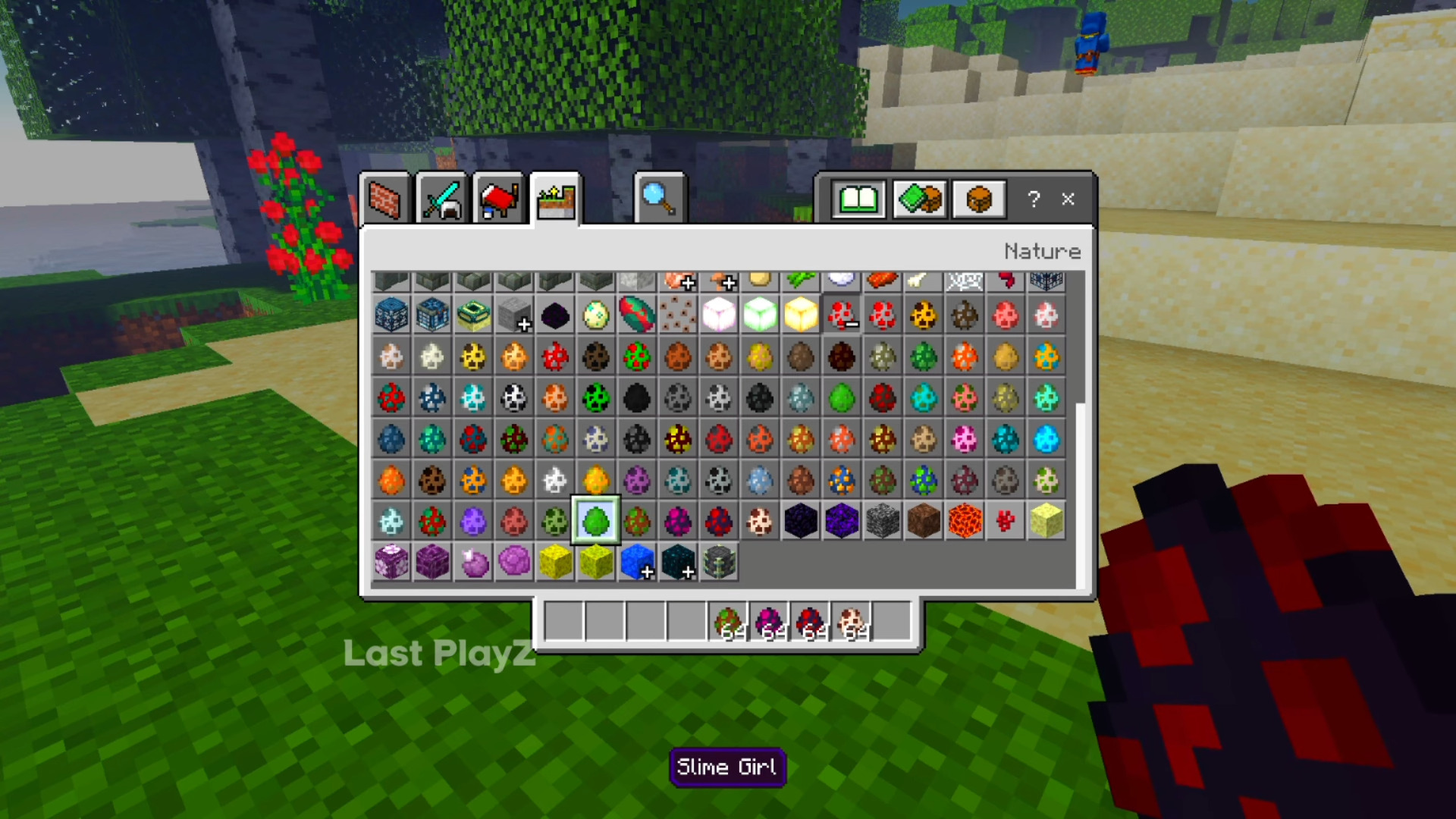This screenshot has height=819, width=1456.
Task: Click the barrel icon in the top right panel
Action: point(978,199)
